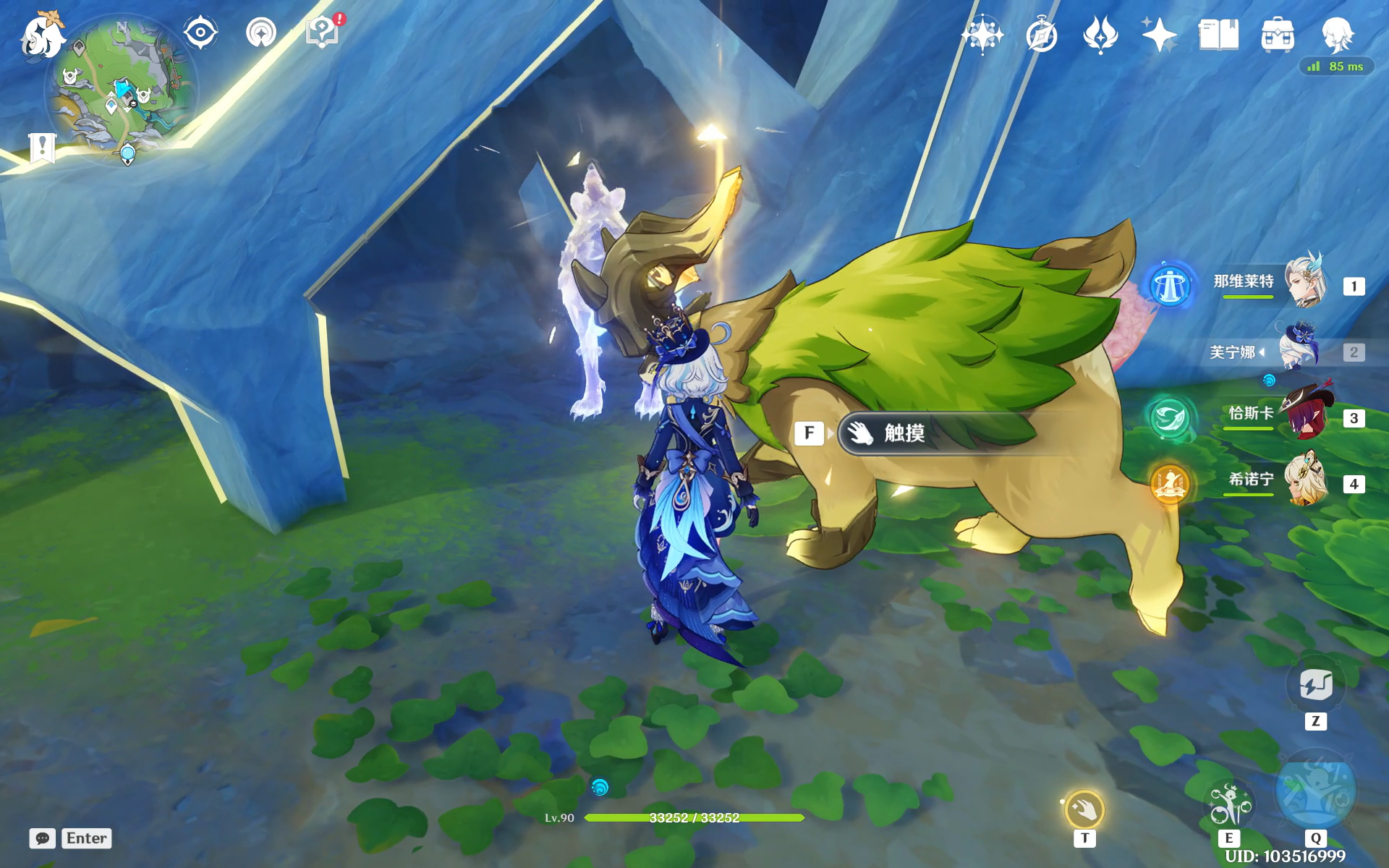
Task: Use the glowing hand gadget icon
Action: click(1084, 809)
